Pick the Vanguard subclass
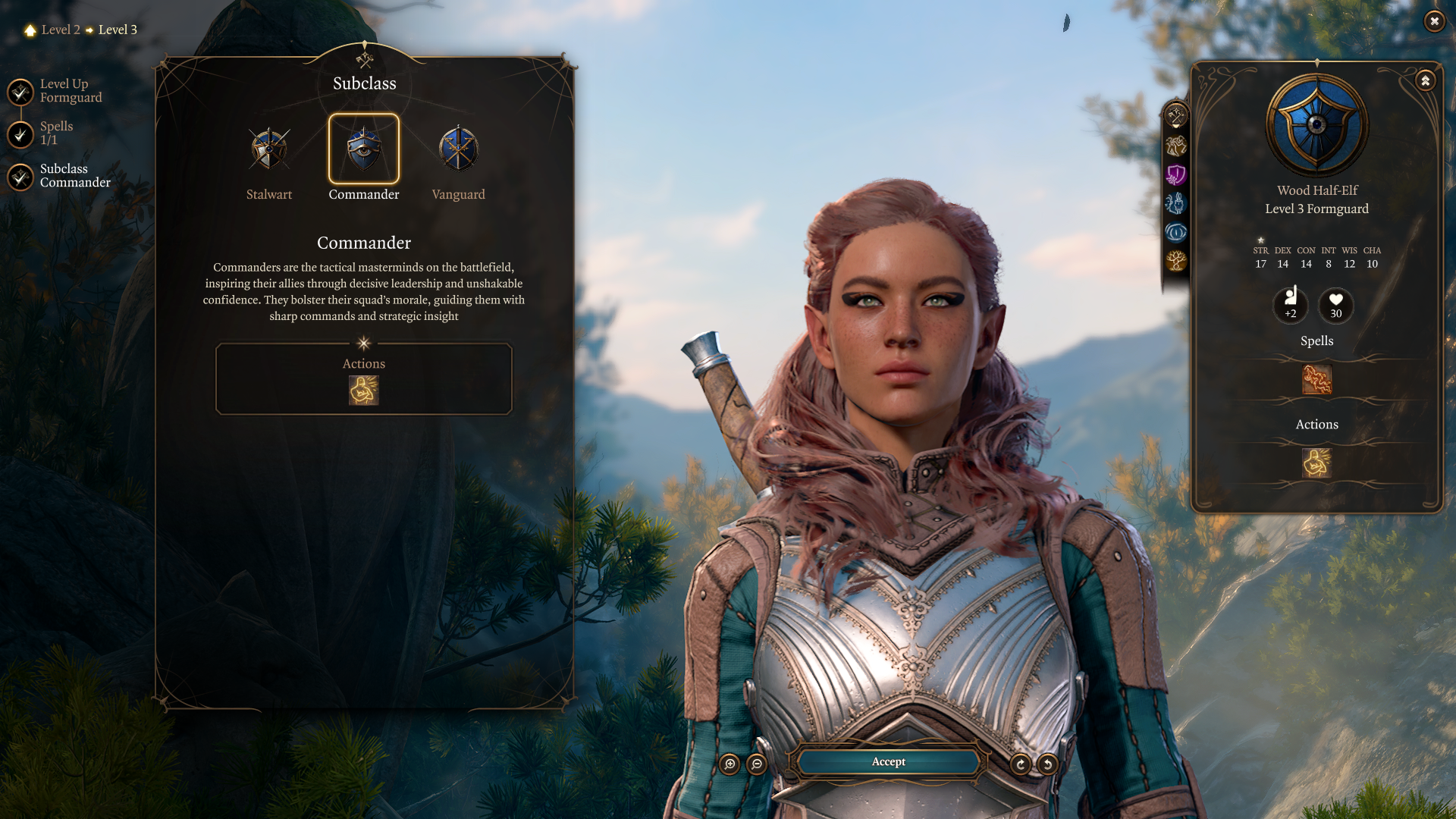 458,149
